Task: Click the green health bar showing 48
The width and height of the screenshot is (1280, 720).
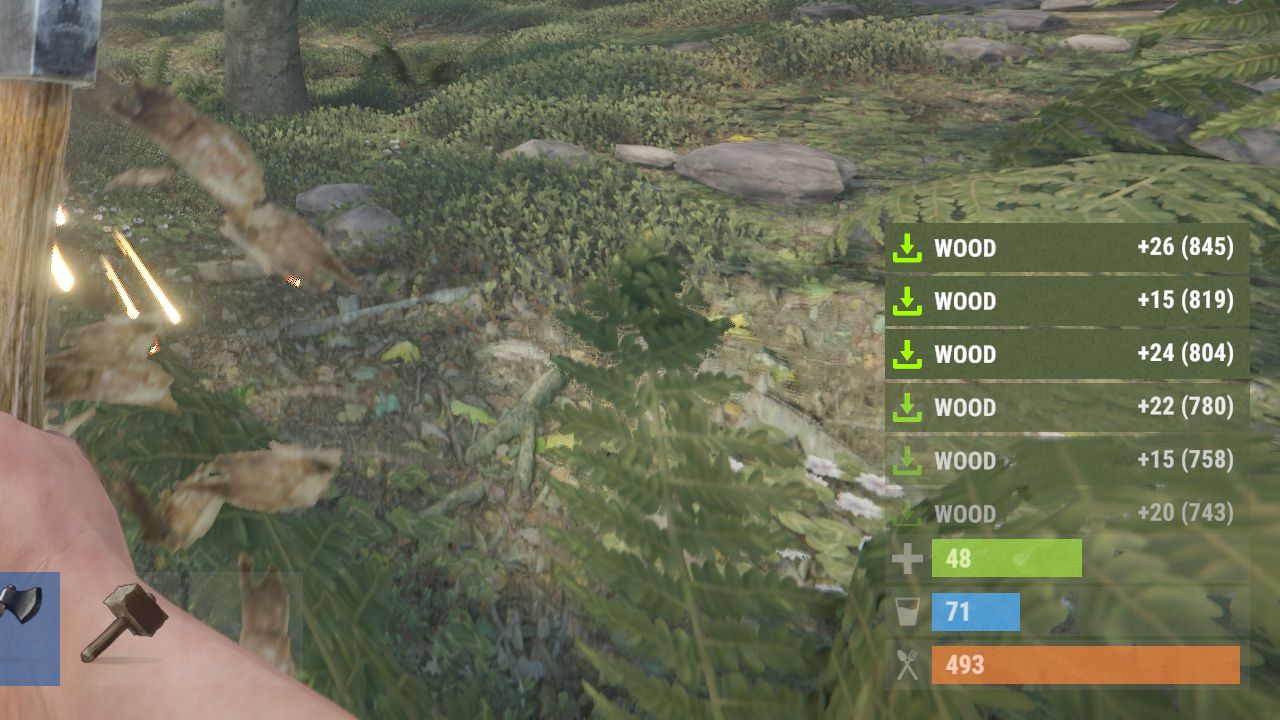Action: tap(1005, 558)
